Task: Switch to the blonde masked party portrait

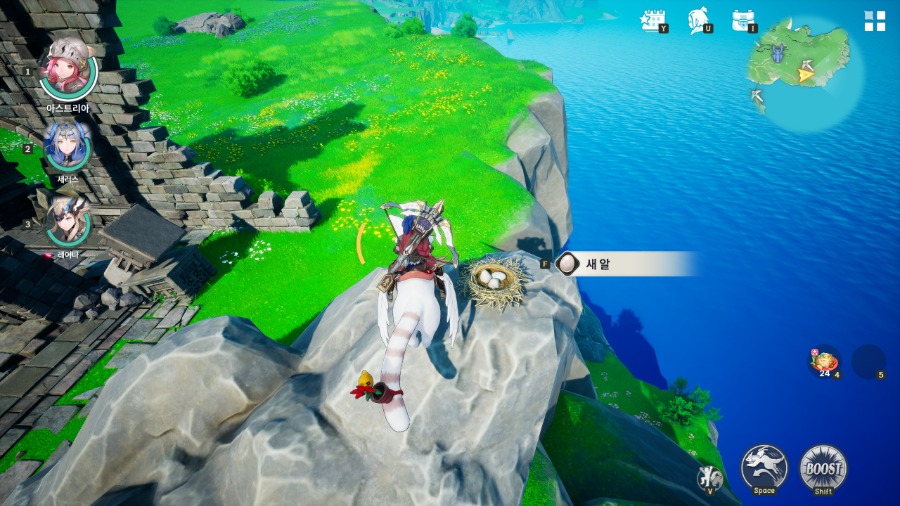Action: click(68, 222)
